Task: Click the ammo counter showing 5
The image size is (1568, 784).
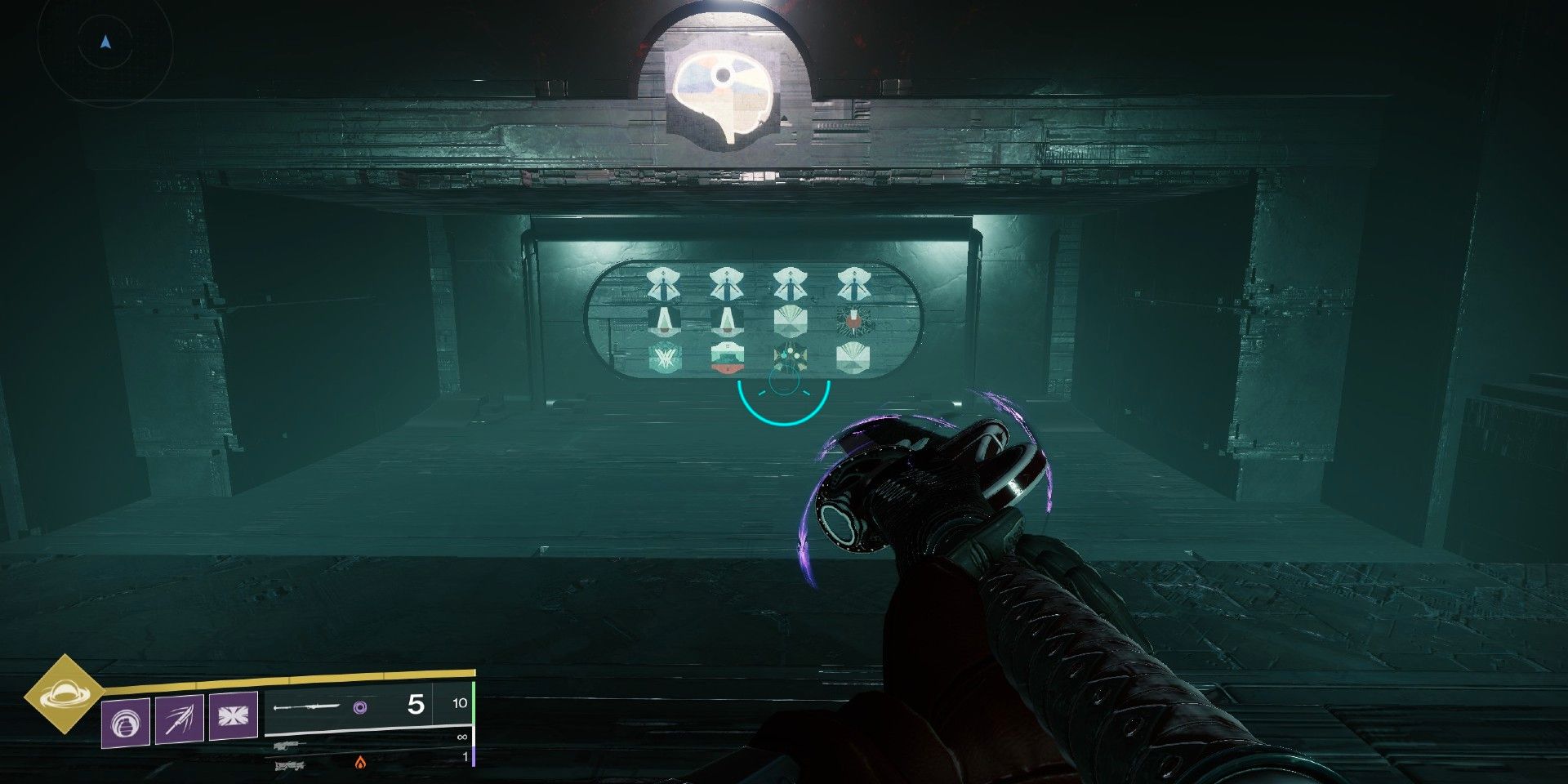Action: [x=416, y=706]
